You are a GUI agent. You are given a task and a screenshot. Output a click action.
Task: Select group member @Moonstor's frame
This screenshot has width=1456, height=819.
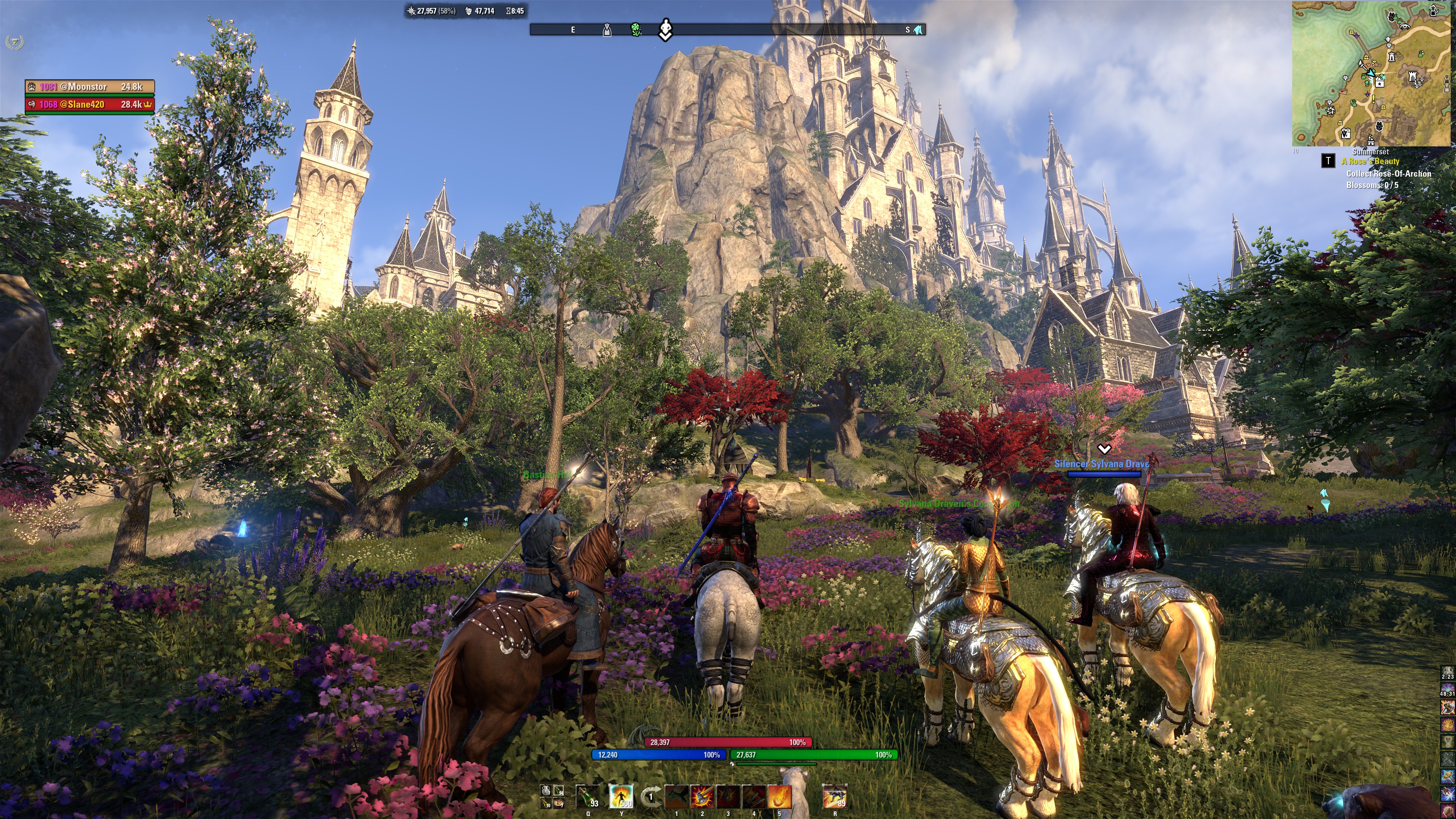click(x=89, y=87)
